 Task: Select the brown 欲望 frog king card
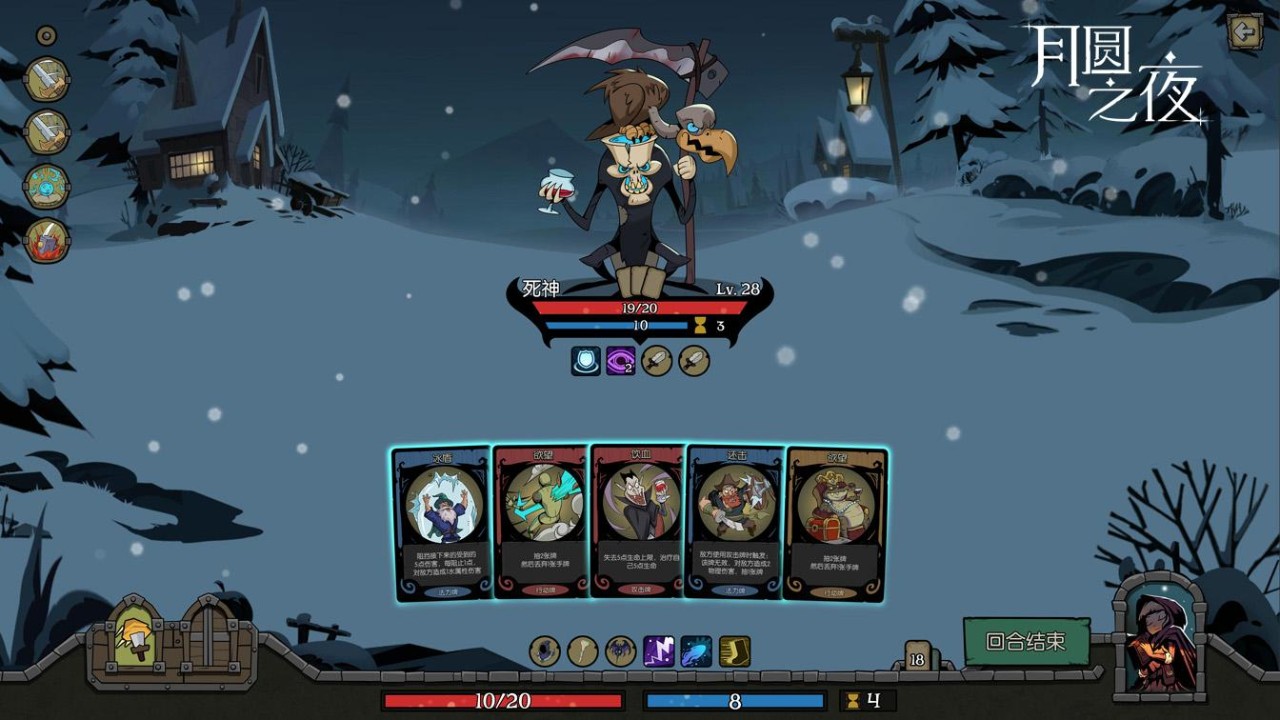pyautogui.click(x=835, y=523)
